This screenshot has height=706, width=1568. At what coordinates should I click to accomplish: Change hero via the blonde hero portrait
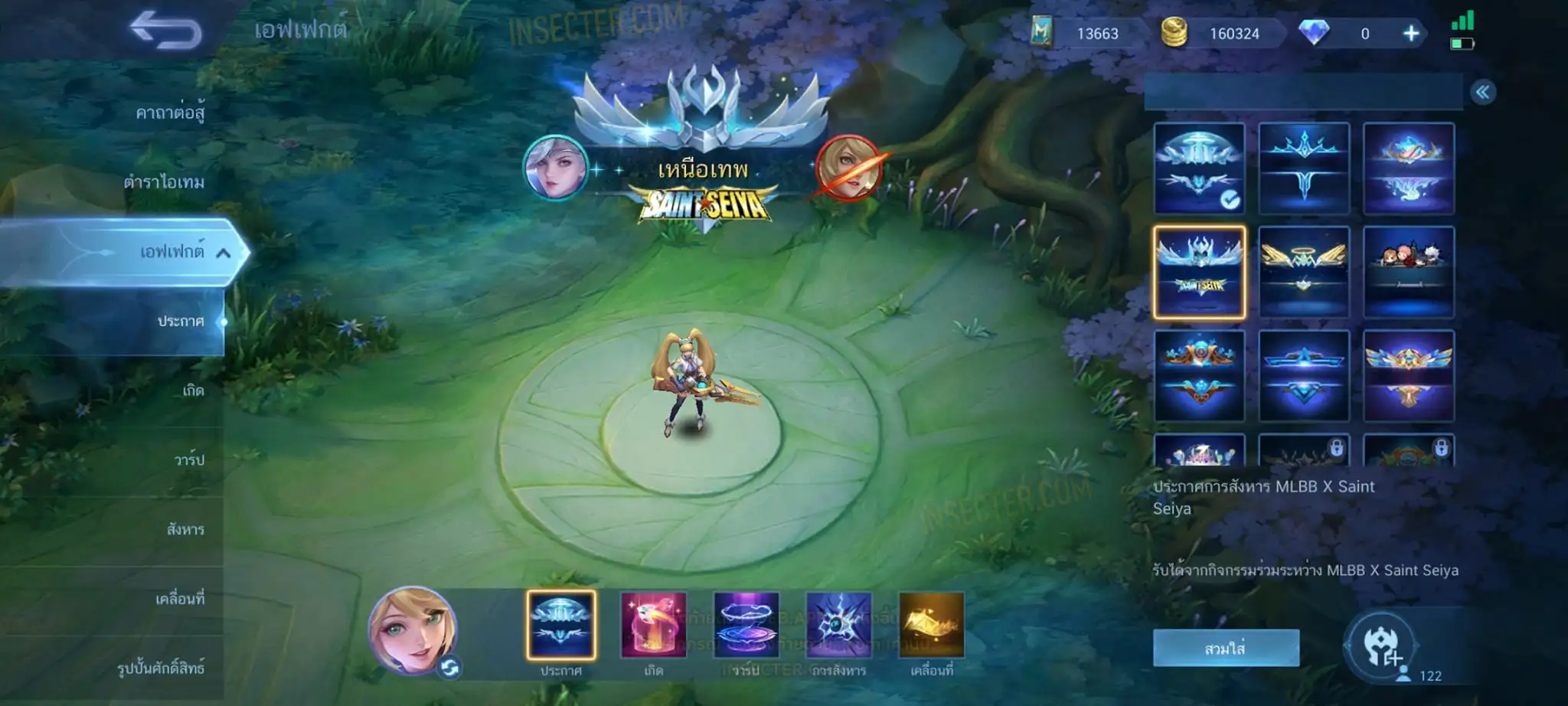(x=413, y=630)
